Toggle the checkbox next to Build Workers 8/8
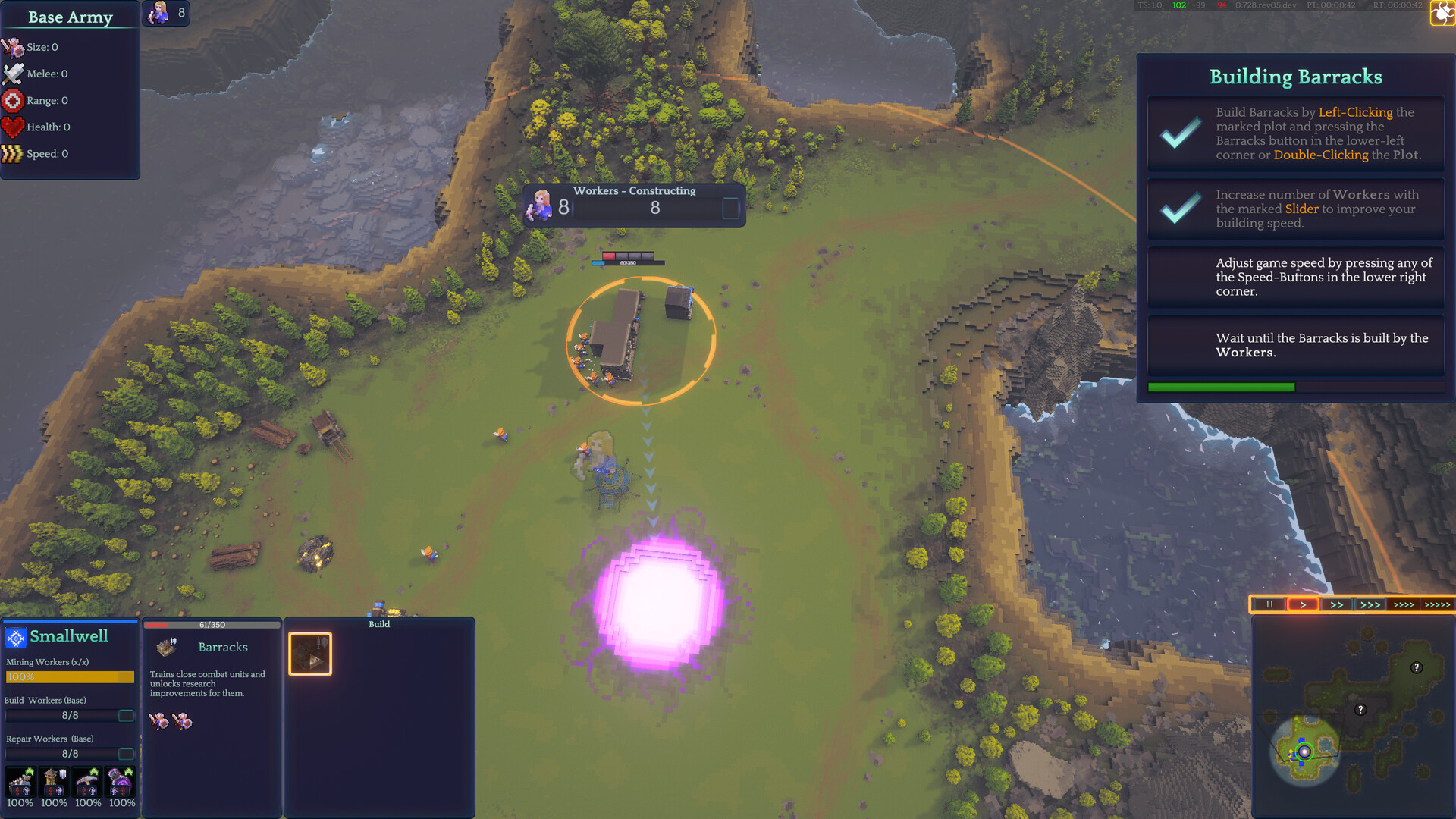Screen dimensions: 1456x819 127,715
